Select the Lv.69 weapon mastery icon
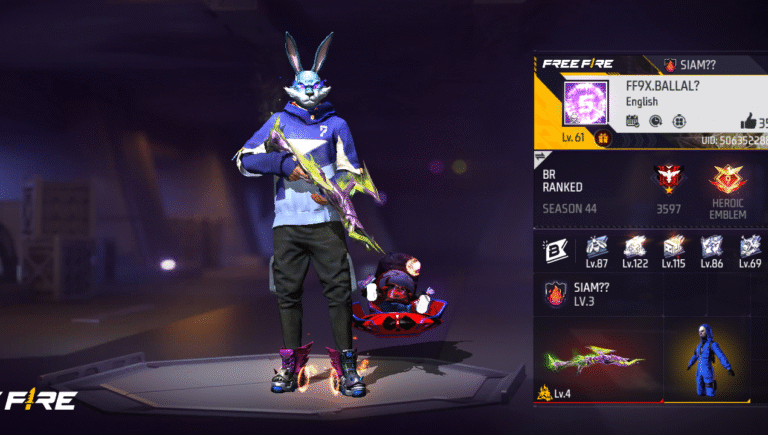768x435 pixels. (x=750, y=247)
